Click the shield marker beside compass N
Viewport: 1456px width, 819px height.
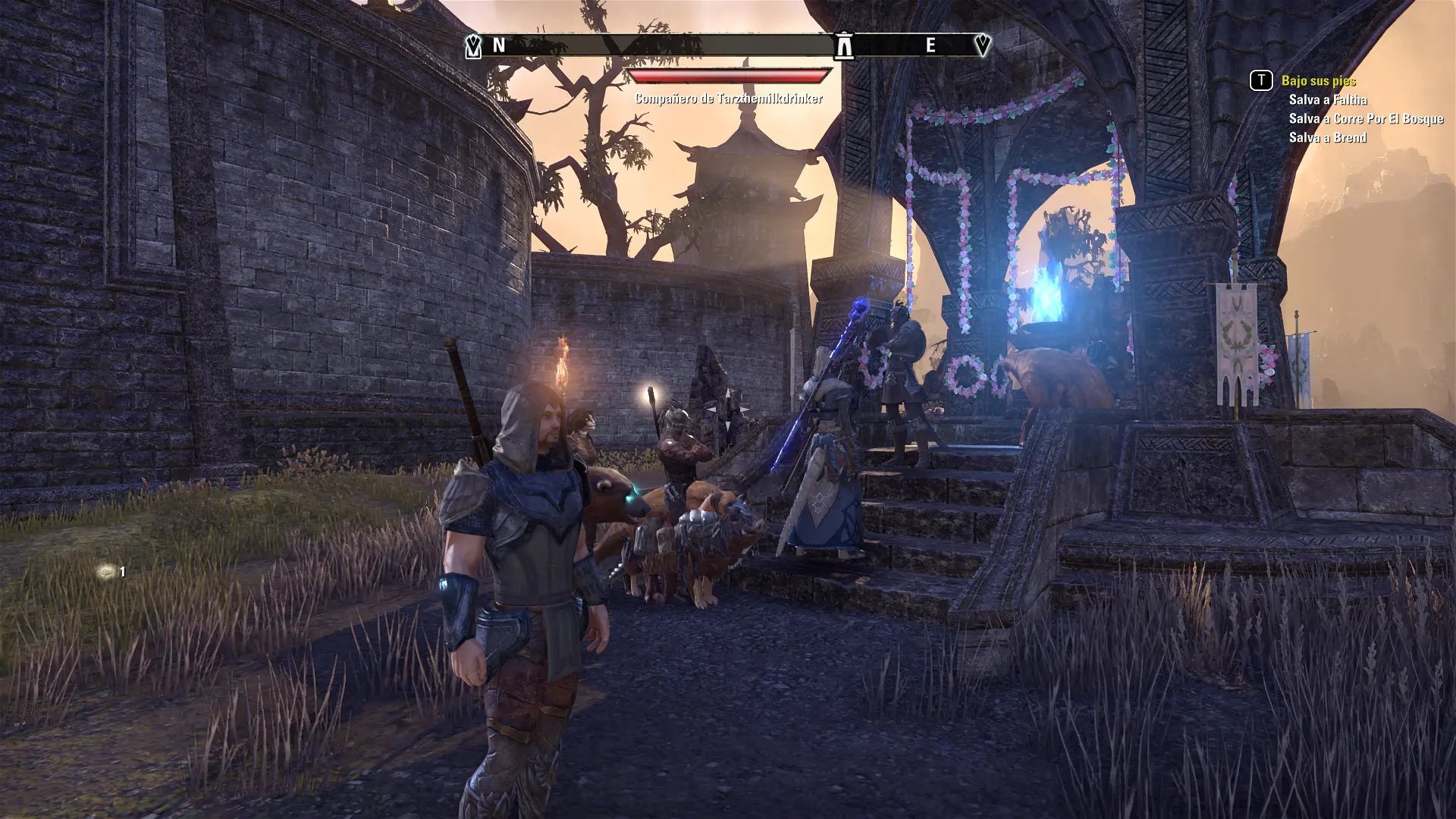(x=473, y=45)
